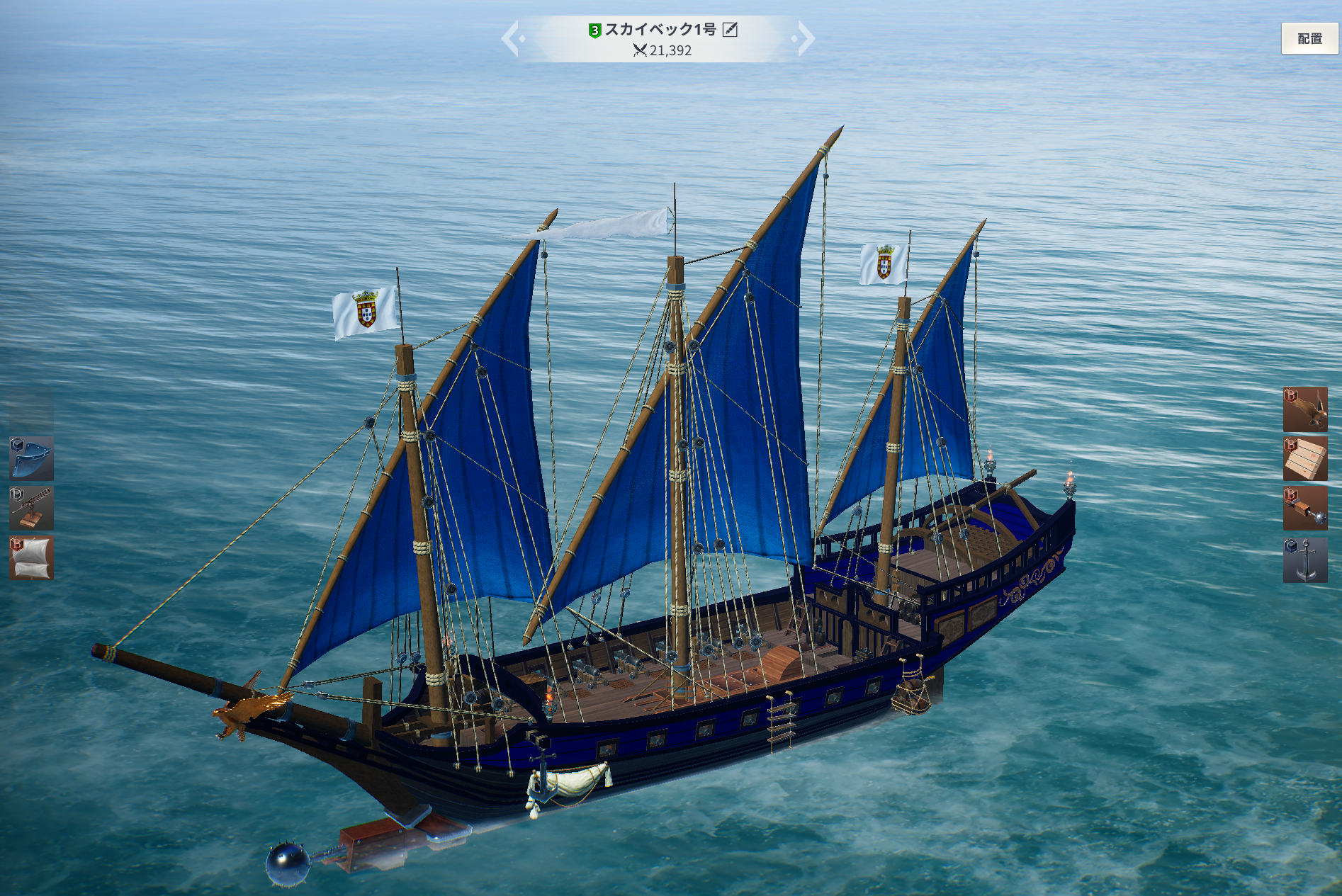The height and width of the screenshot is (896, 1342).
Task: Switch to the previous ship with left arrow
Action: [512, 38]
